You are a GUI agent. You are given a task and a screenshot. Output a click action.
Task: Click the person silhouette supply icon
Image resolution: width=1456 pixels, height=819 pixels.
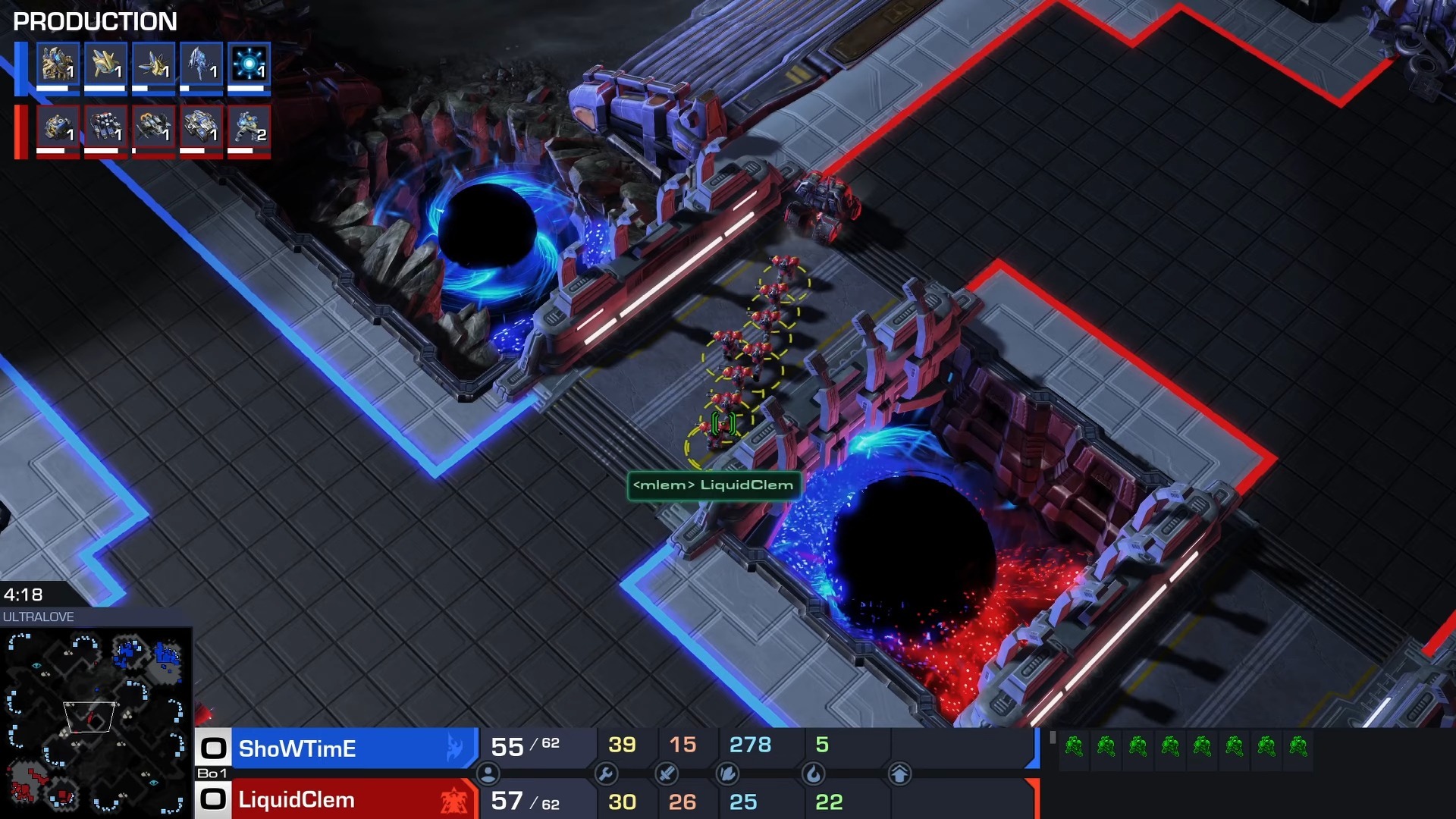[x=488, y=773]
